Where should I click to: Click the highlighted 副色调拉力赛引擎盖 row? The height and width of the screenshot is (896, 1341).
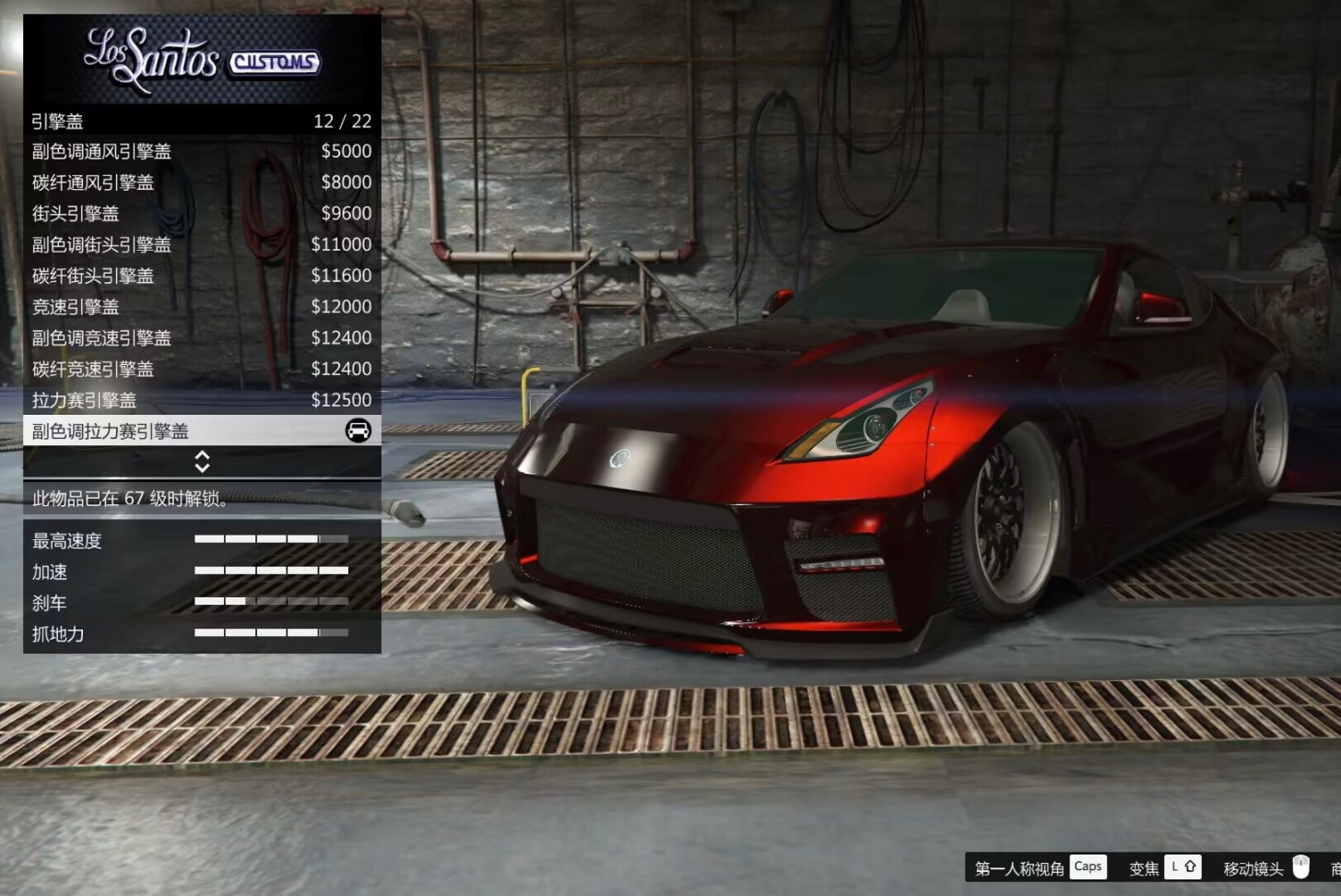coord(201,430)
